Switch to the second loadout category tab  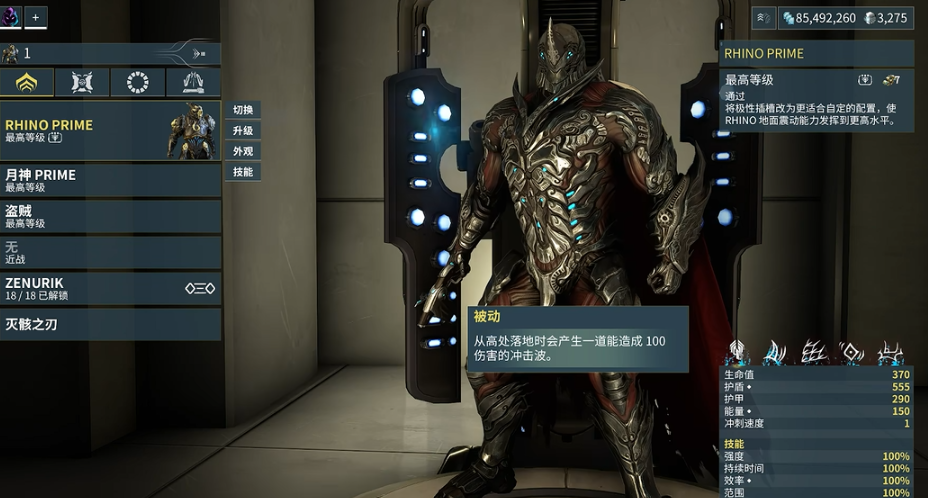(x=83, y=83)
